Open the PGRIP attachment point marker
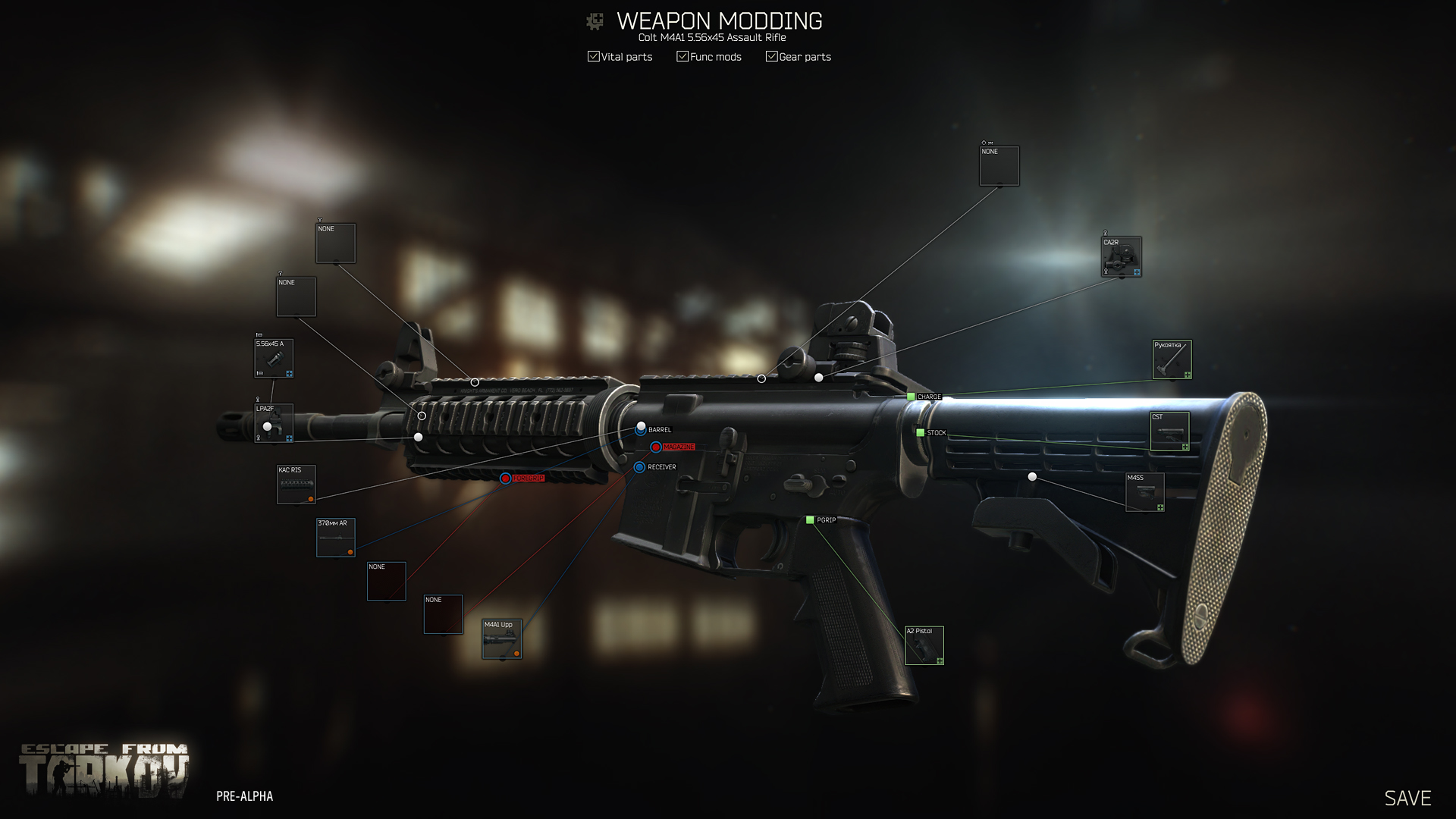1456x819 pixels. (810, 521)
